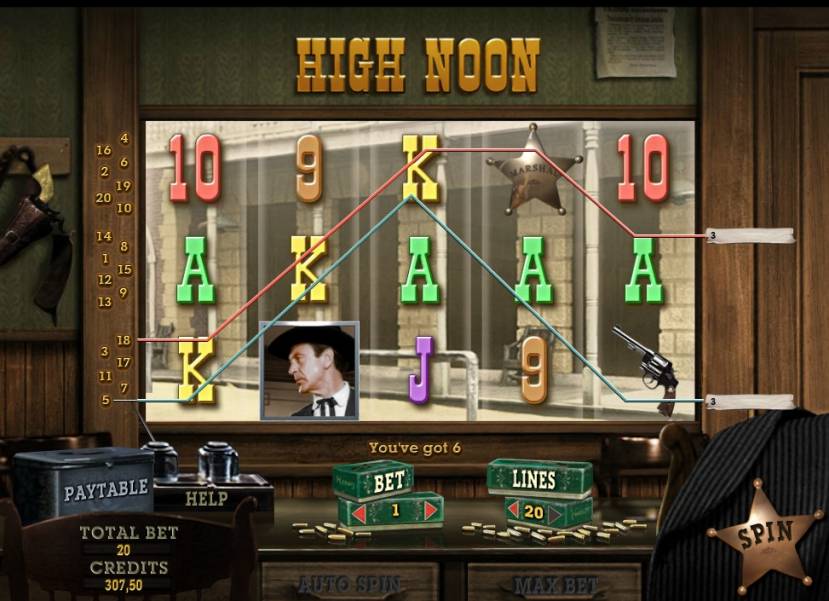Reduce the number of lines
This screenshot has height=601, width=829.
511,512
